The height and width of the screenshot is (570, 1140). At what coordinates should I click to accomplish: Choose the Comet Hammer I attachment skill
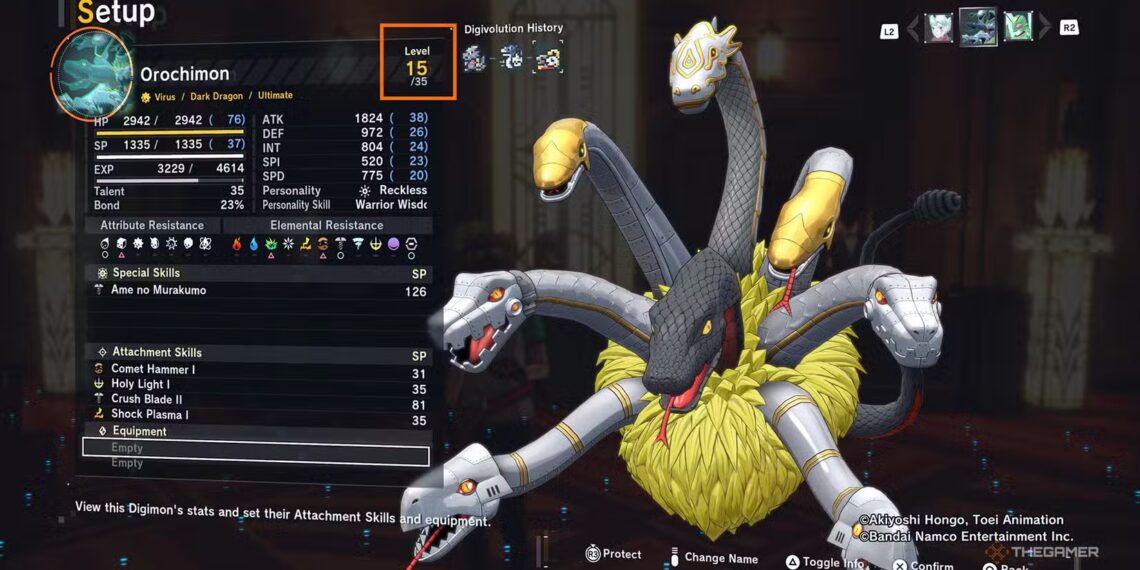(x=150, y=370)
